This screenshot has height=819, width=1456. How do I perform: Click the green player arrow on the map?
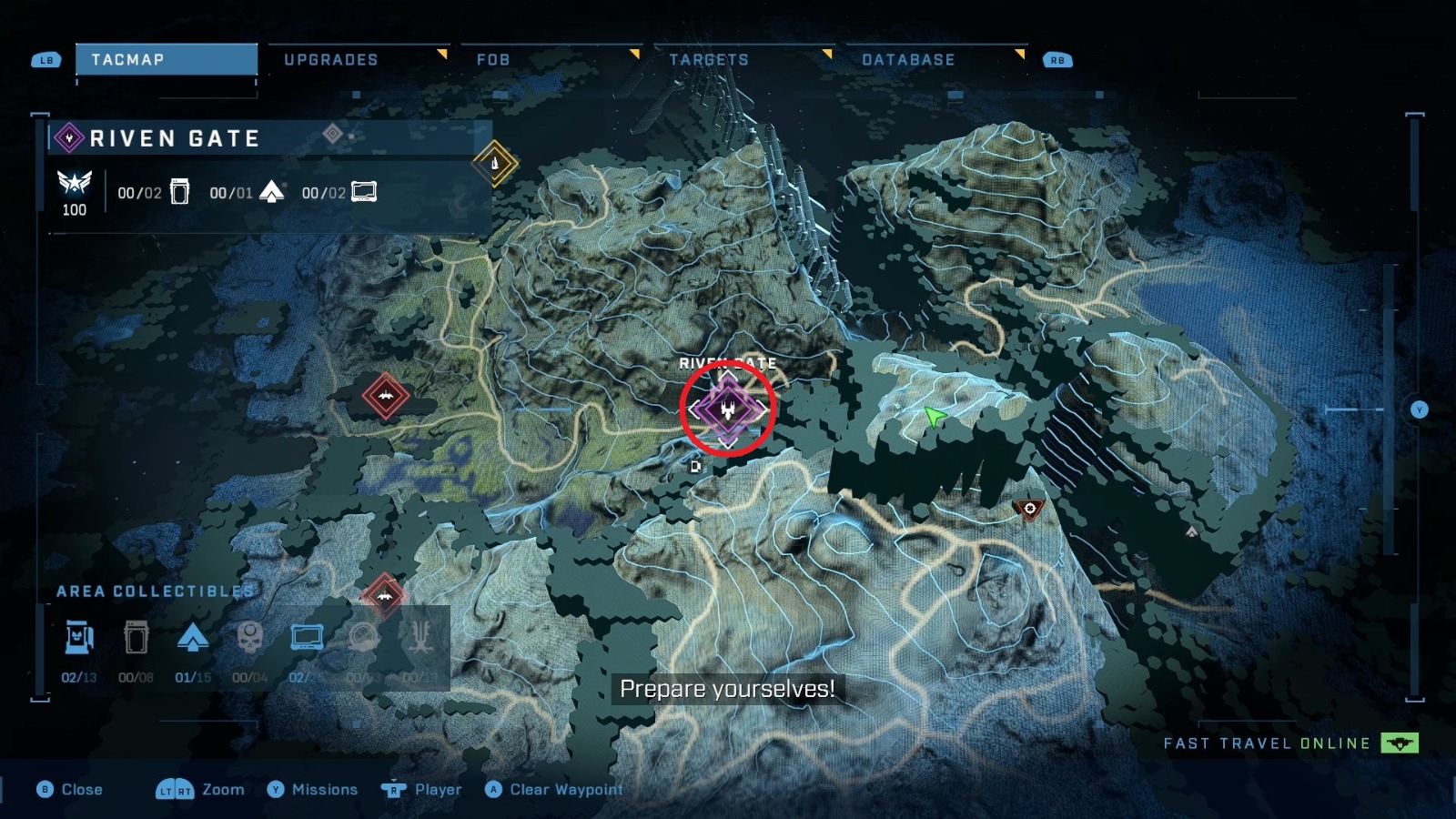(x=934, y=417)
